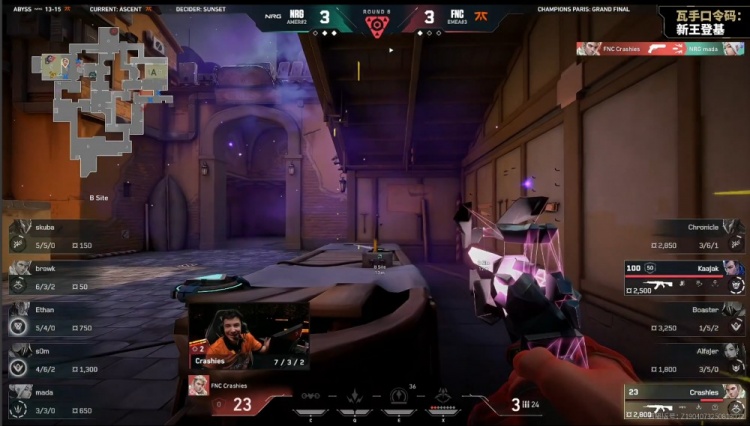Select Boaster in the FNC roster
The height and width of the screenshot is (426, 750).
click(690, 318)
